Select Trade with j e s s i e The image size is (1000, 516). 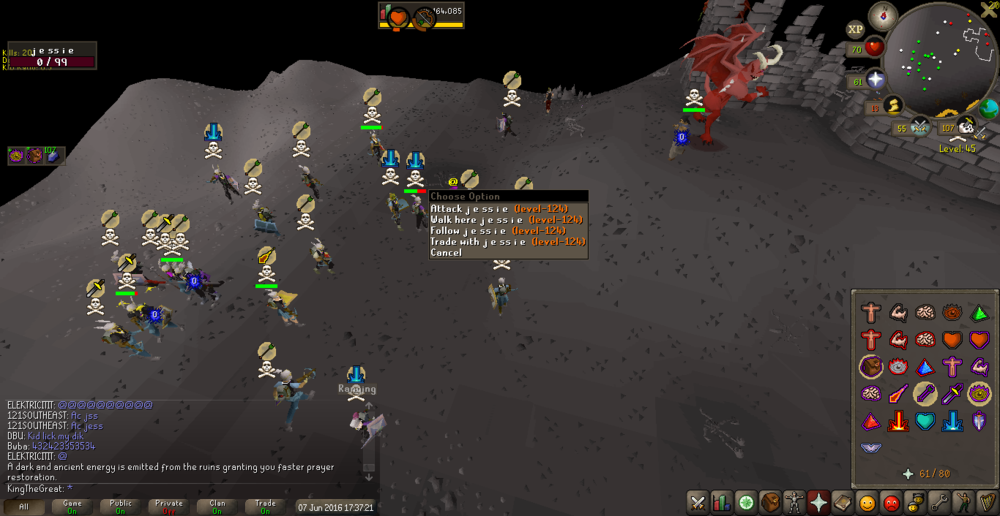pyautogui.click(x=507, y=241)
